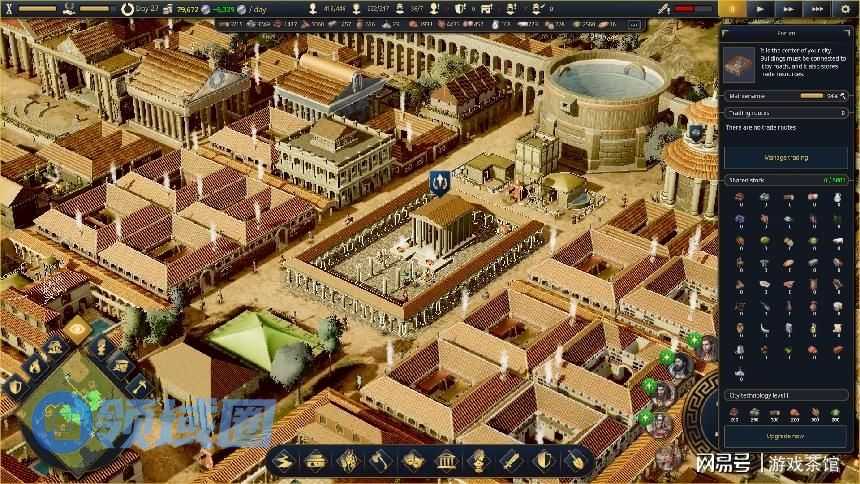Click the Manage trading button
This screenshot has height=484, width=860.
(x=786, y=158)
